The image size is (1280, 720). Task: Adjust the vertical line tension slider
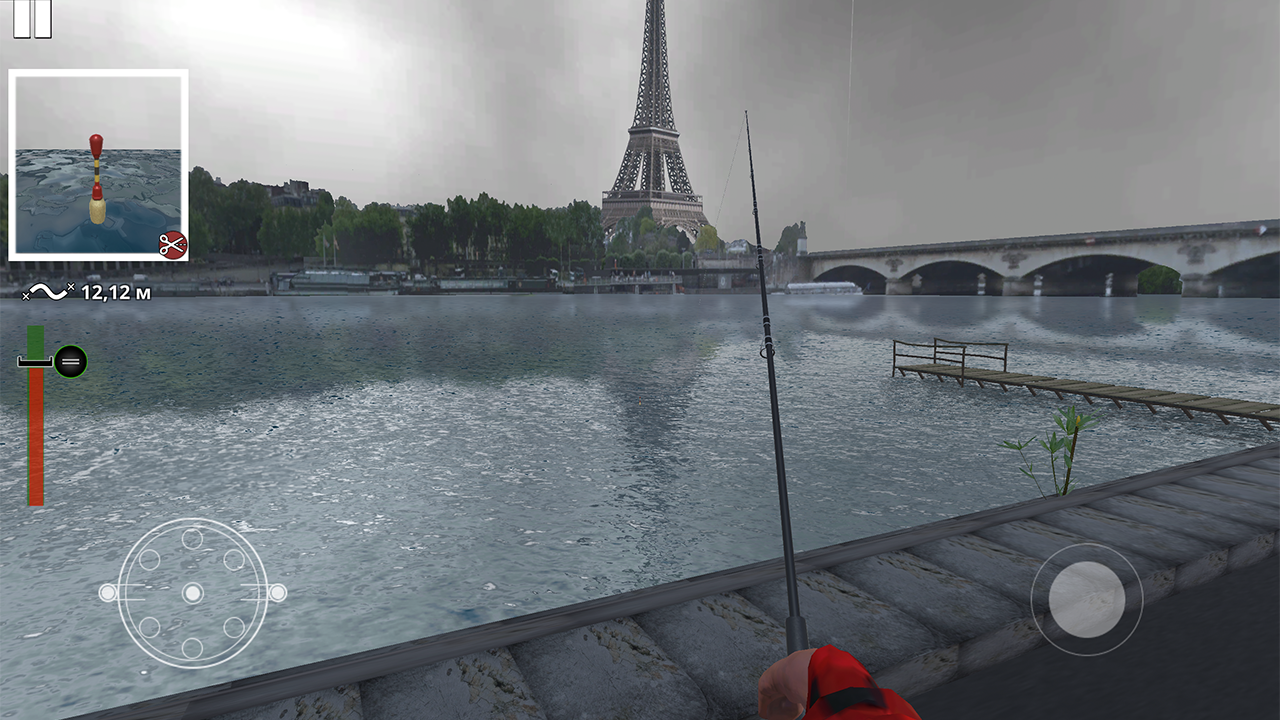tap(36, 420)
